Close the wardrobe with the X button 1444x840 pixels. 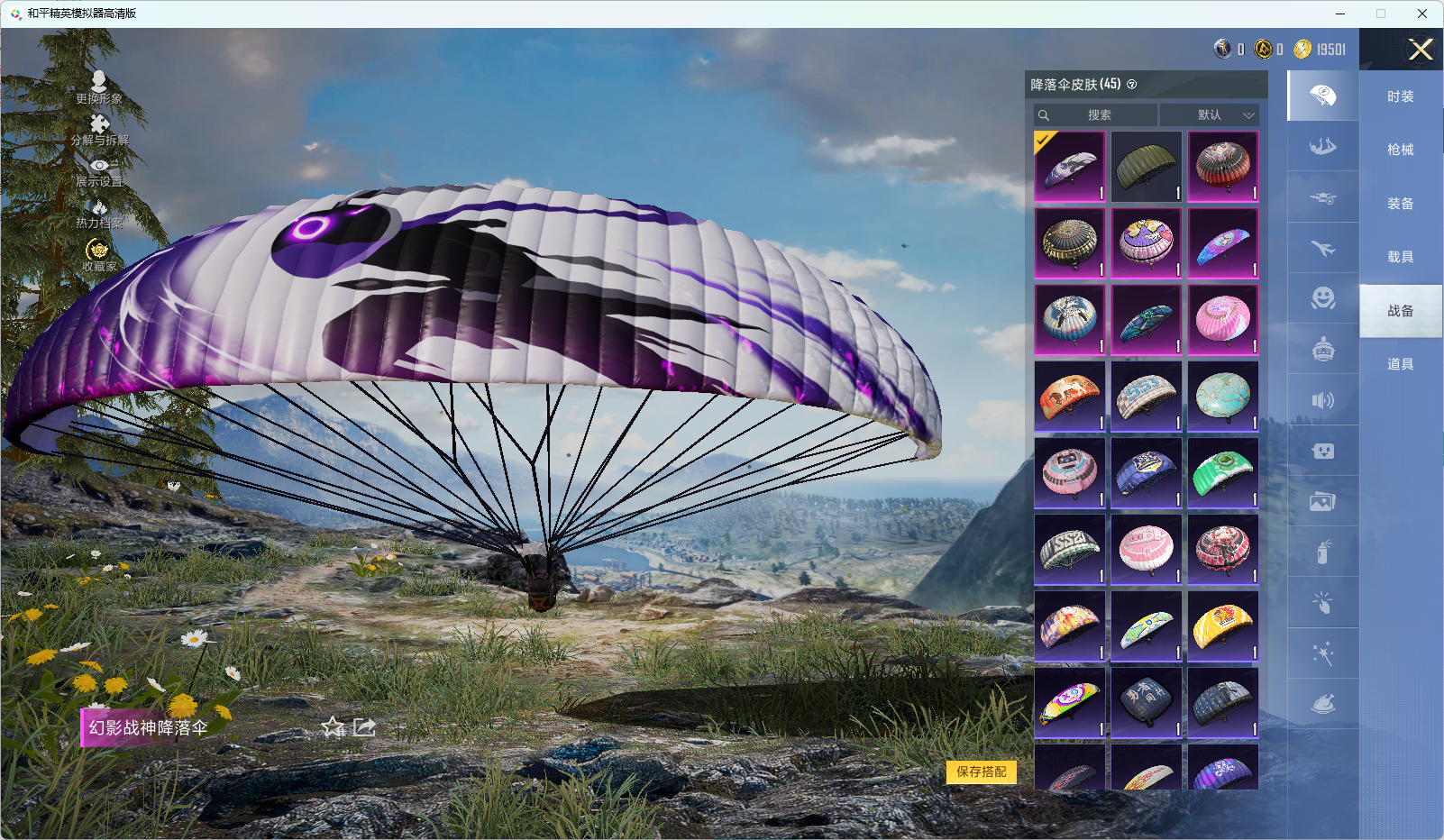coord(1421,50)
